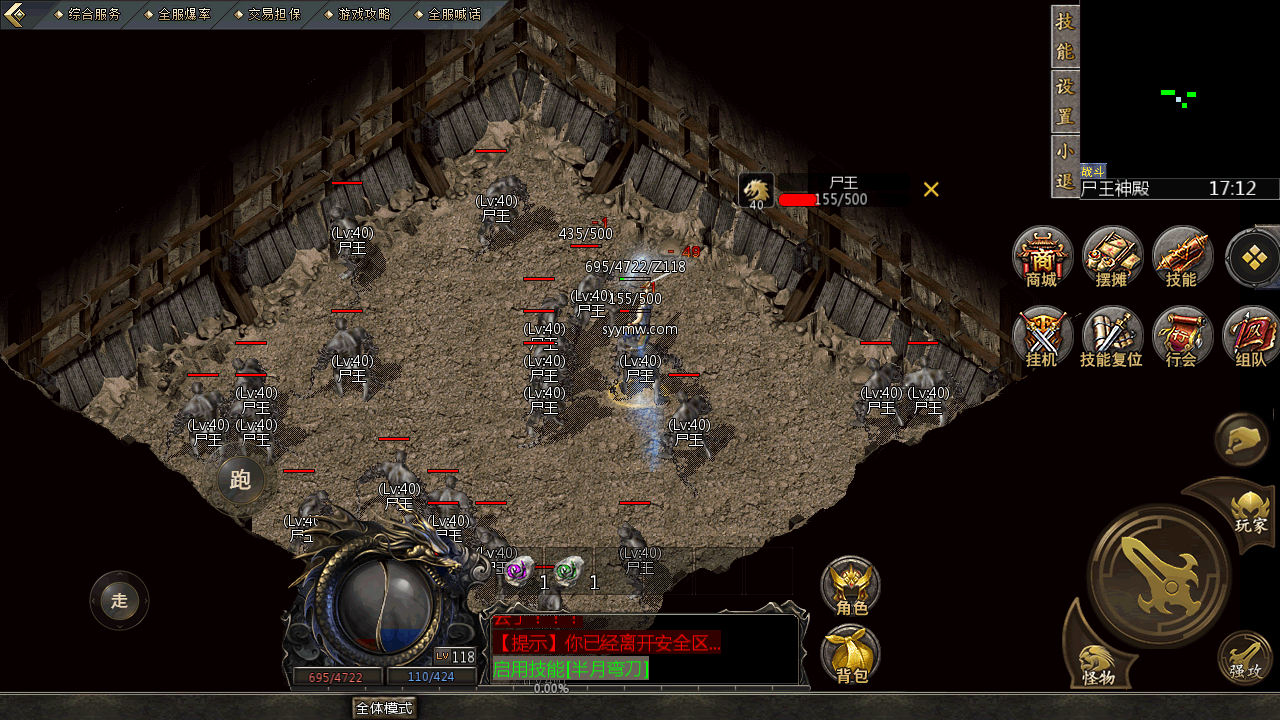The image size is (1280, 720).
Task: Tap the 跑 run button
Action: (x=241, y=480)
